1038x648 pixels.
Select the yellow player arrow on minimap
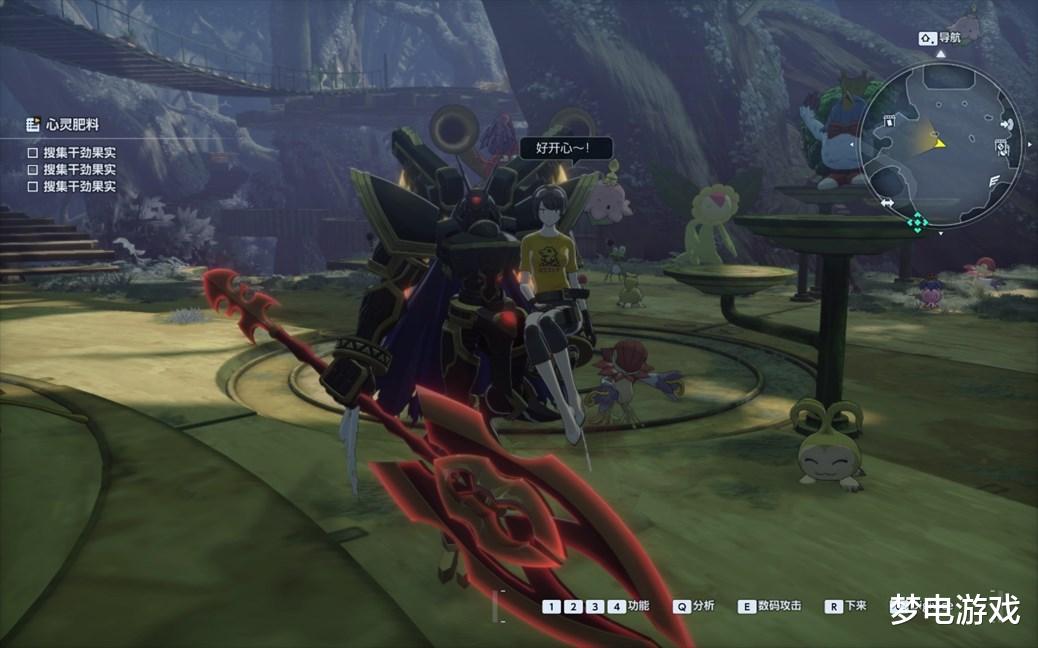pyautogui.click(x=938, y=143)
